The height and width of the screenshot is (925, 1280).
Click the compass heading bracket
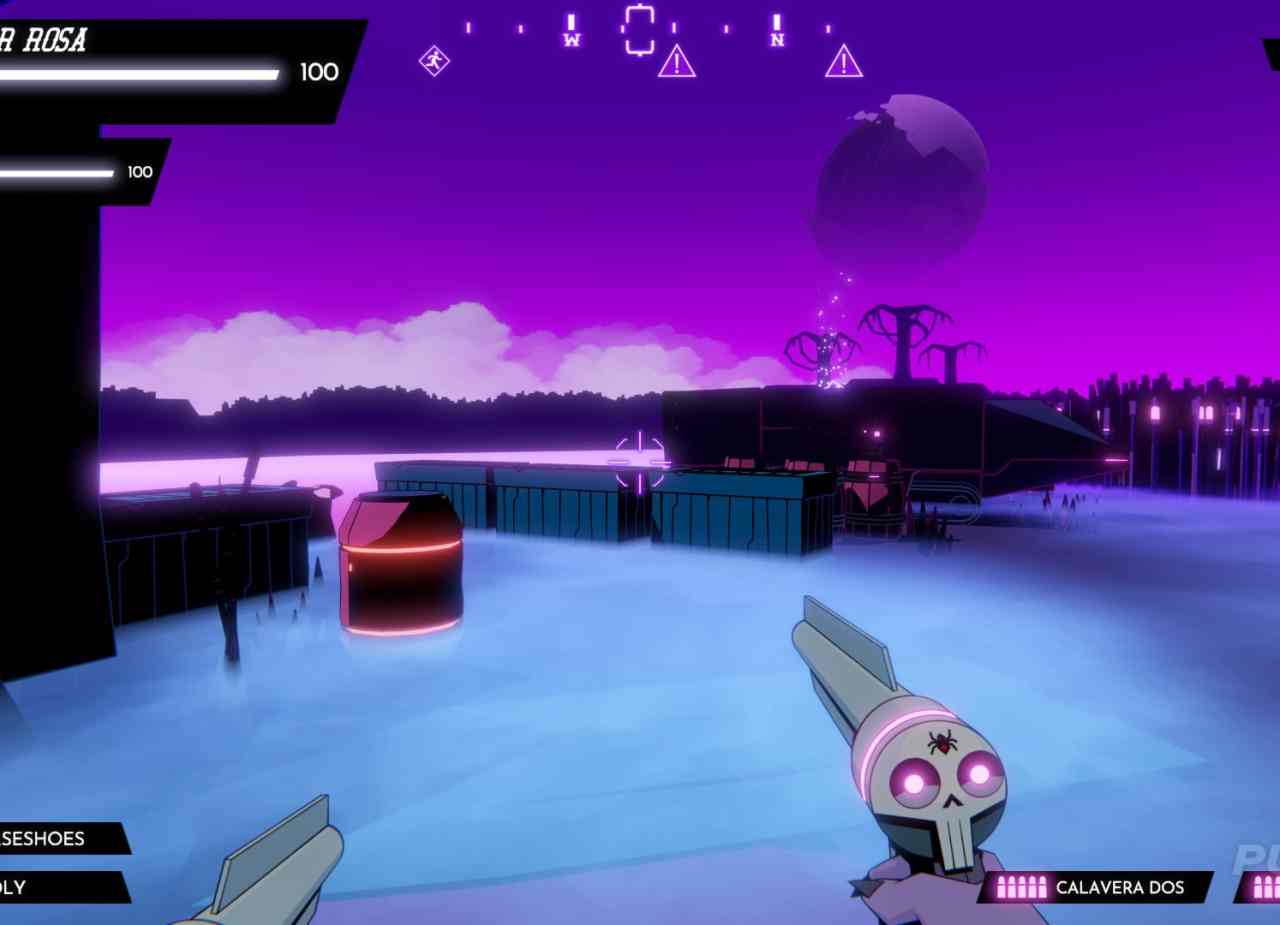pyautogui.click(x=639, y=29)
